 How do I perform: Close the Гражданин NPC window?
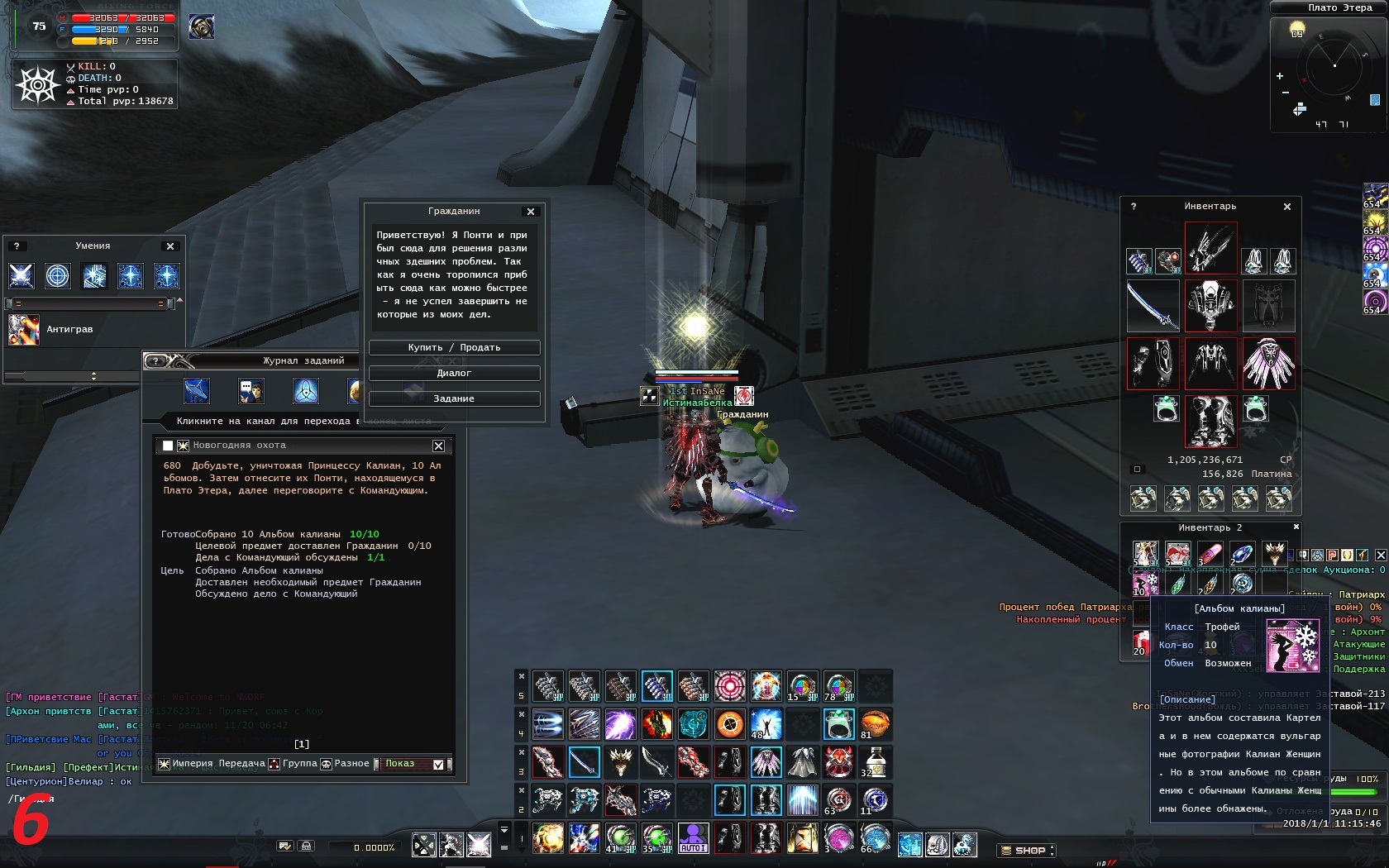coord(531,212)
